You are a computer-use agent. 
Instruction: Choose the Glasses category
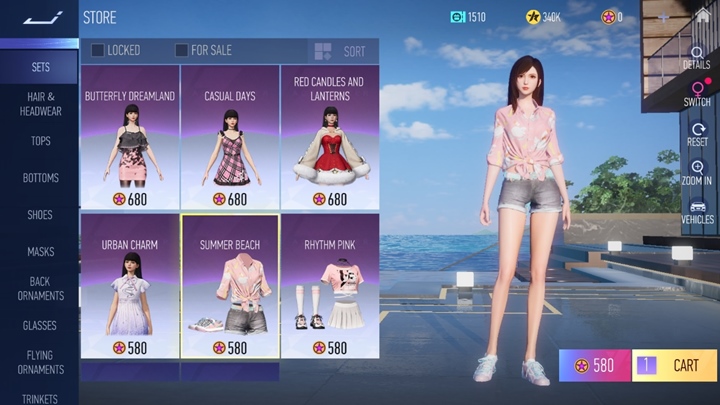coord(40,326)
